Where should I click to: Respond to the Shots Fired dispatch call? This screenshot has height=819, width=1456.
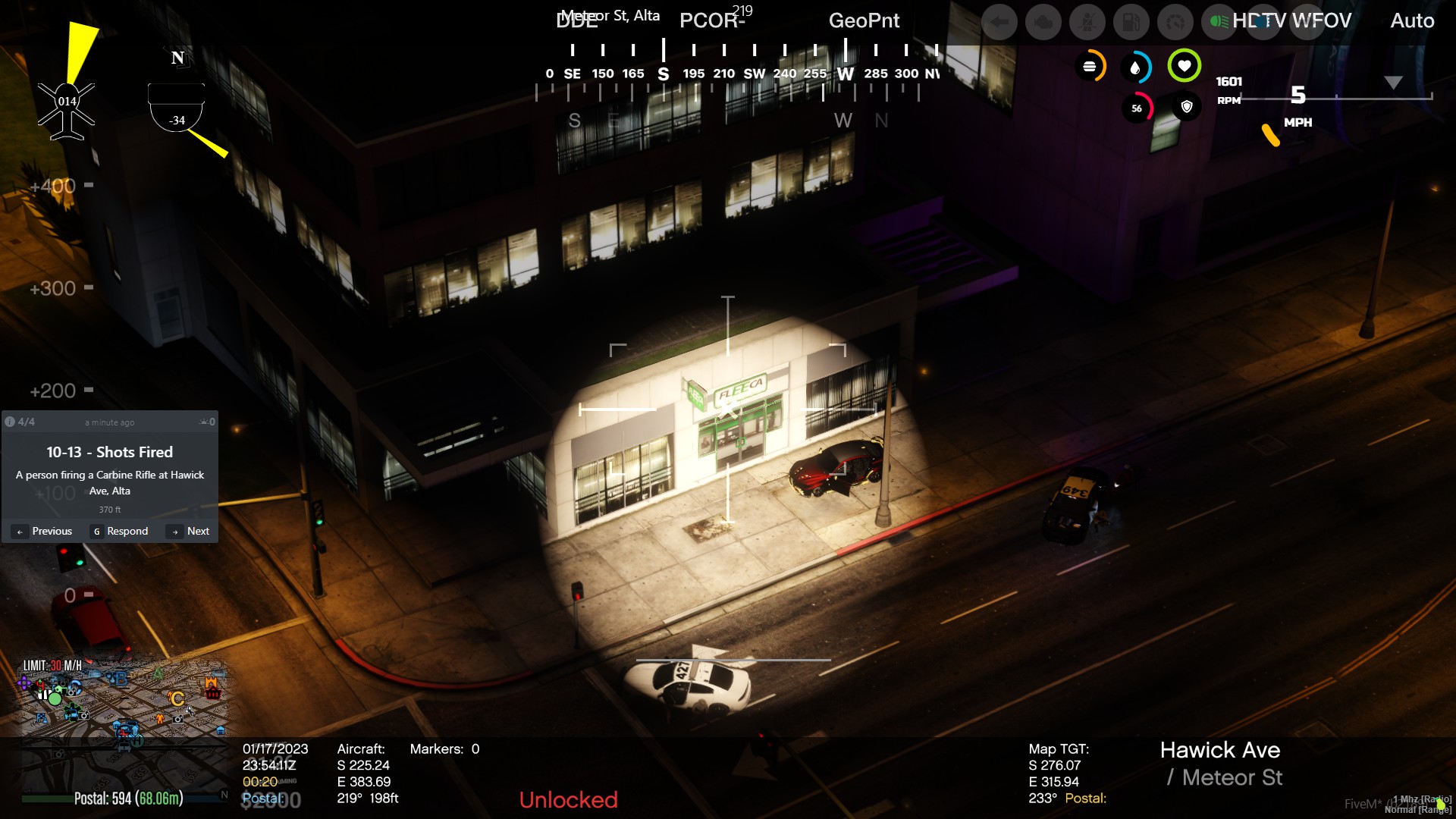[120, 531]
